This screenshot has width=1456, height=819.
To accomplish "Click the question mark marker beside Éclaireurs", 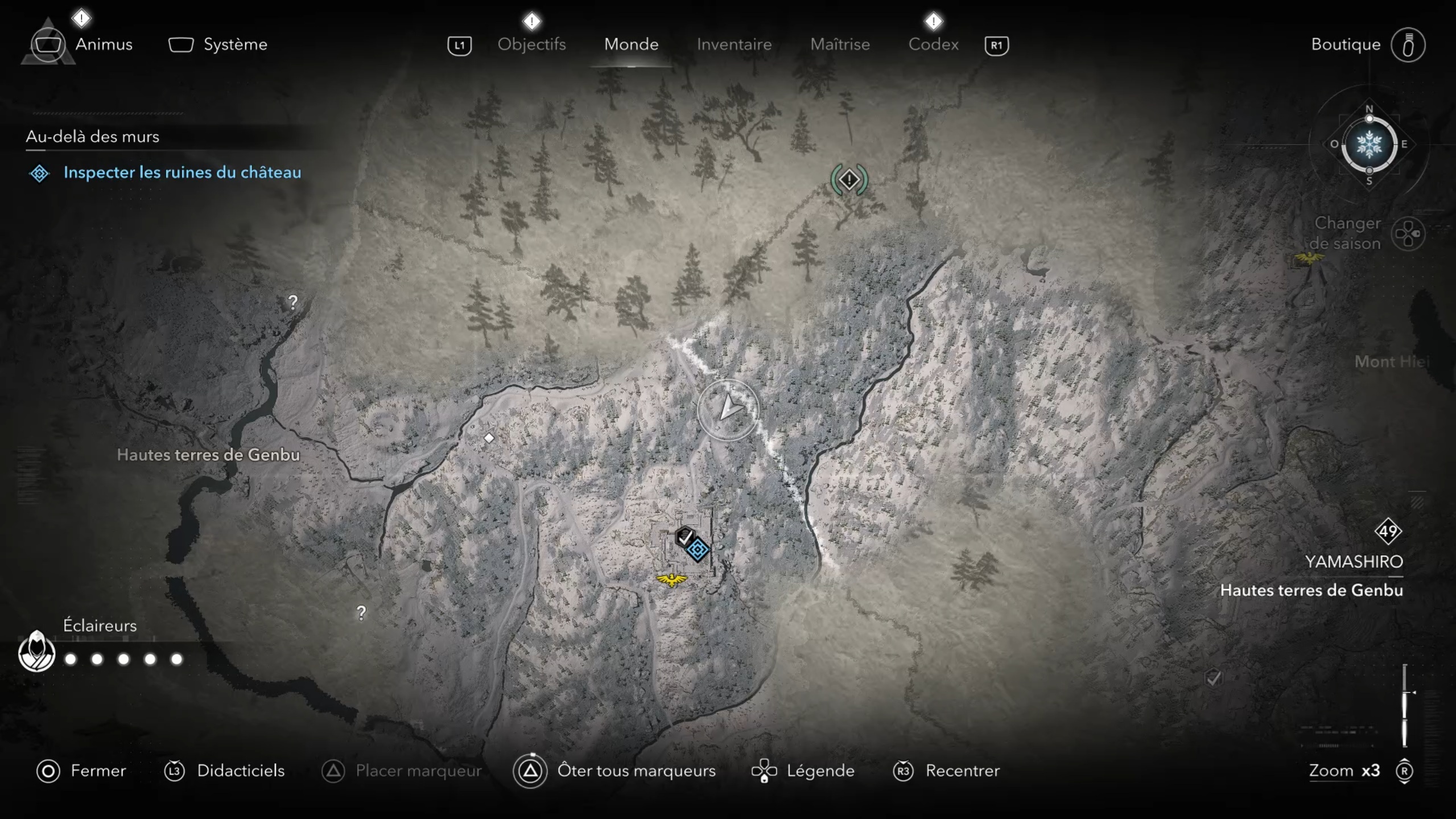I will click(x=361, y=613).
